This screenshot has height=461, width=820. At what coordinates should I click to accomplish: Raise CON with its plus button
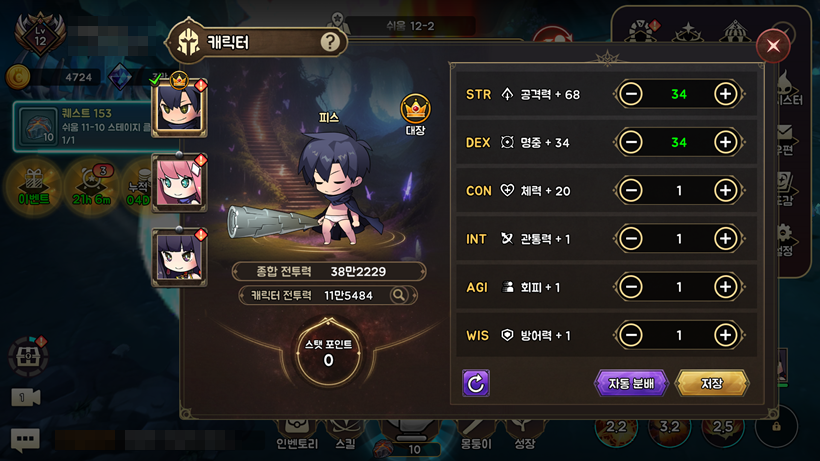[x=726, y=190]
